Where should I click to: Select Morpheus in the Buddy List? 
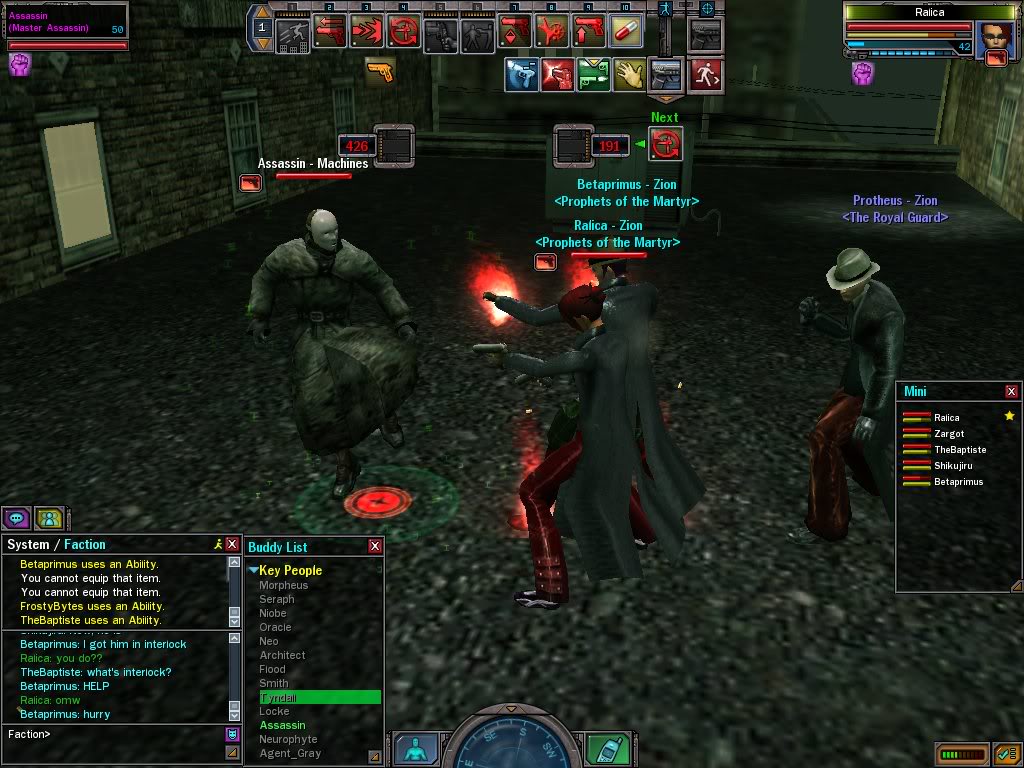pyautogui.click(x=283, y=585)
